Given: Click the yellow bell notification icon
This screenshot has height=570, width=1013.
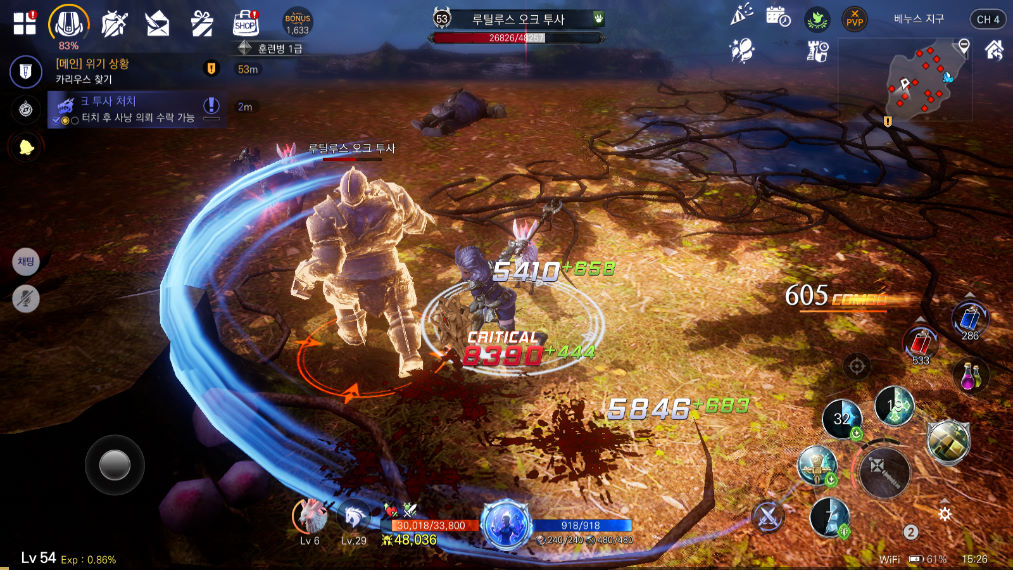Looking at the screenshot, I should point(25,147).
